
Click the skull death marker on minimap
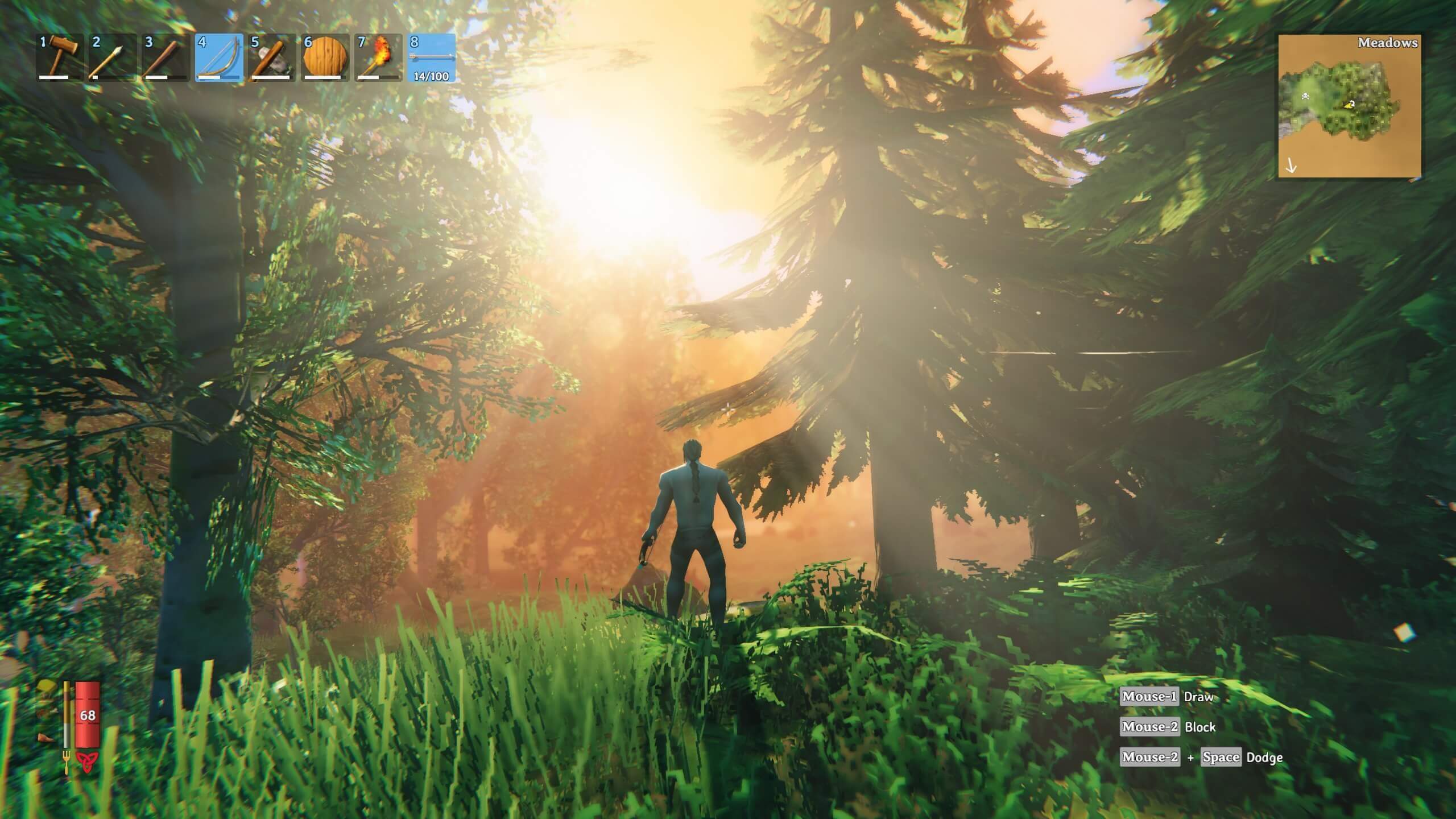pyautogui.click(x=1305, y=97)
